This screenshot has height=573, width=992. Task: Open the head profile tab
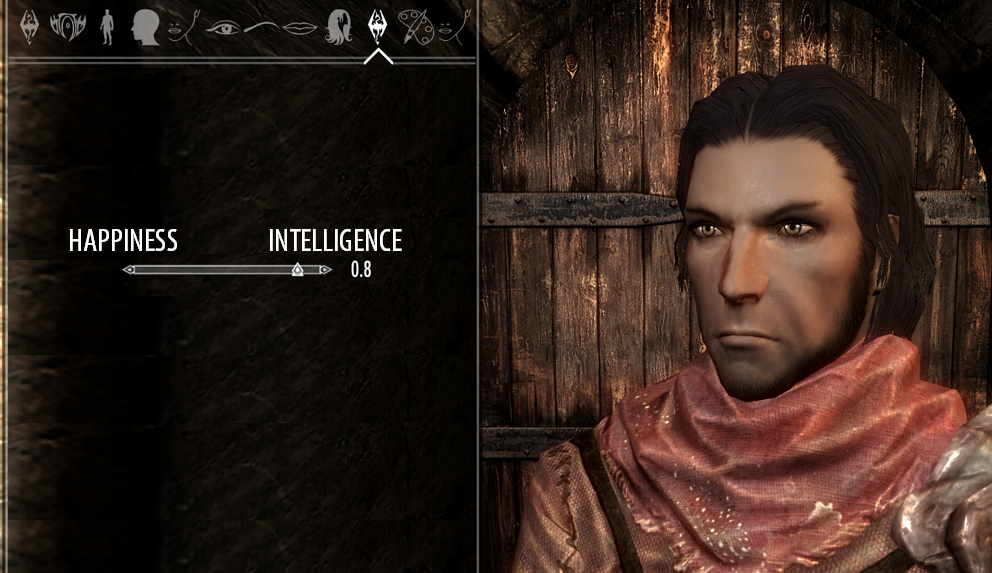coord(146,27)
